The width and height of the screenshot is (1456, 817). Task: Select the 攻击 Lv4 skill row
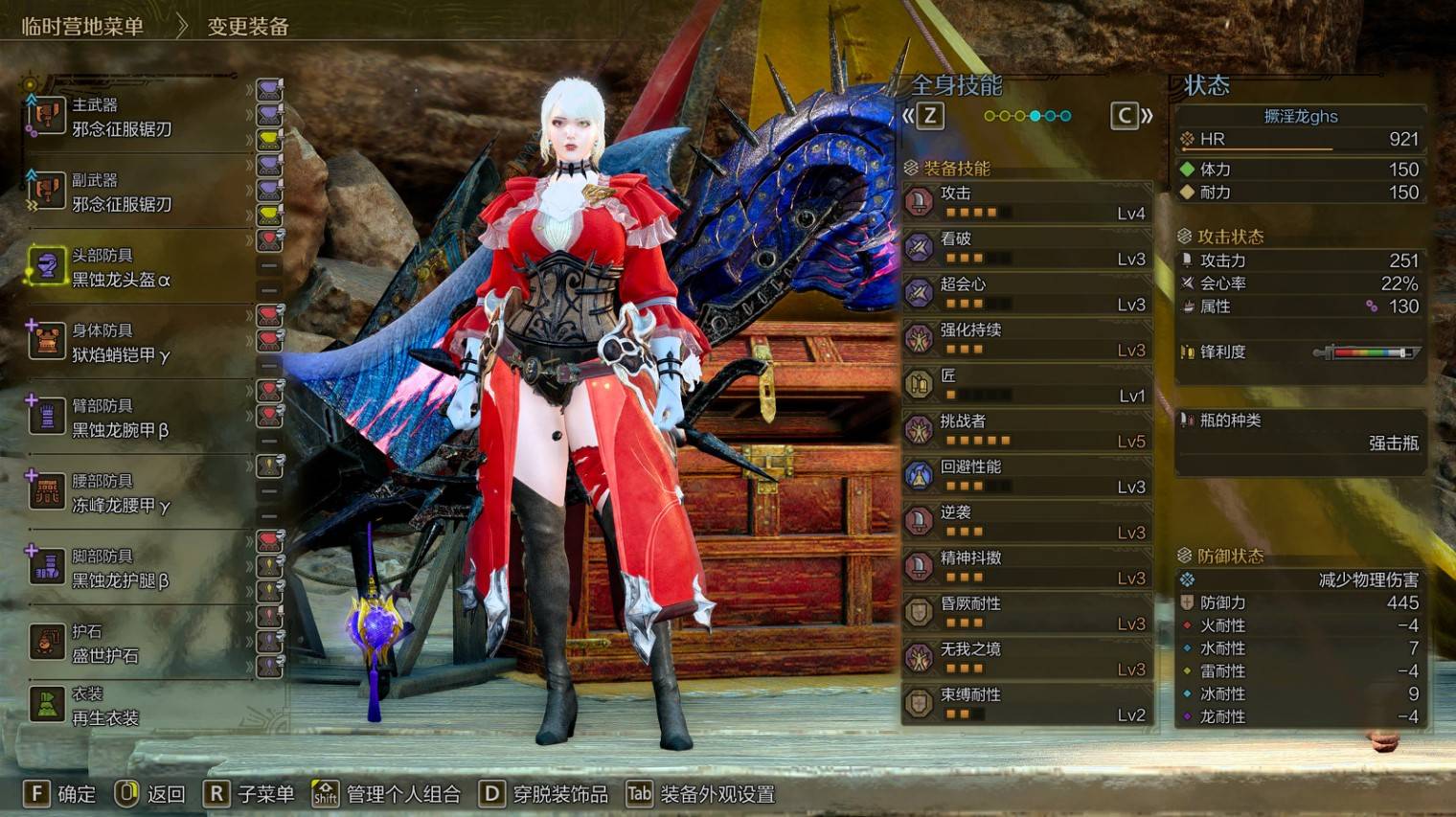click(x=1027, y=202)
